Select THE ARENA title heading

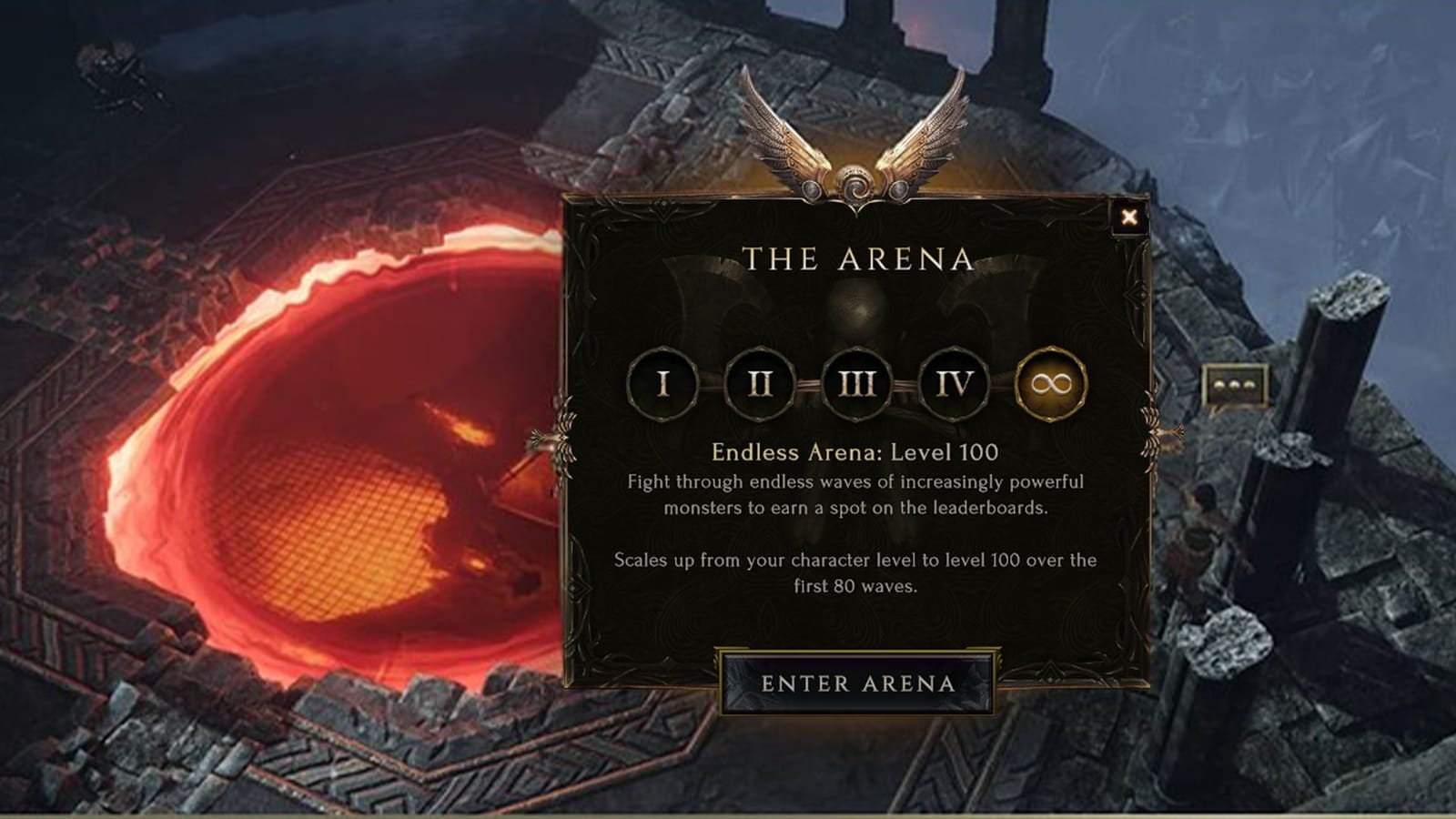point(856,258)
